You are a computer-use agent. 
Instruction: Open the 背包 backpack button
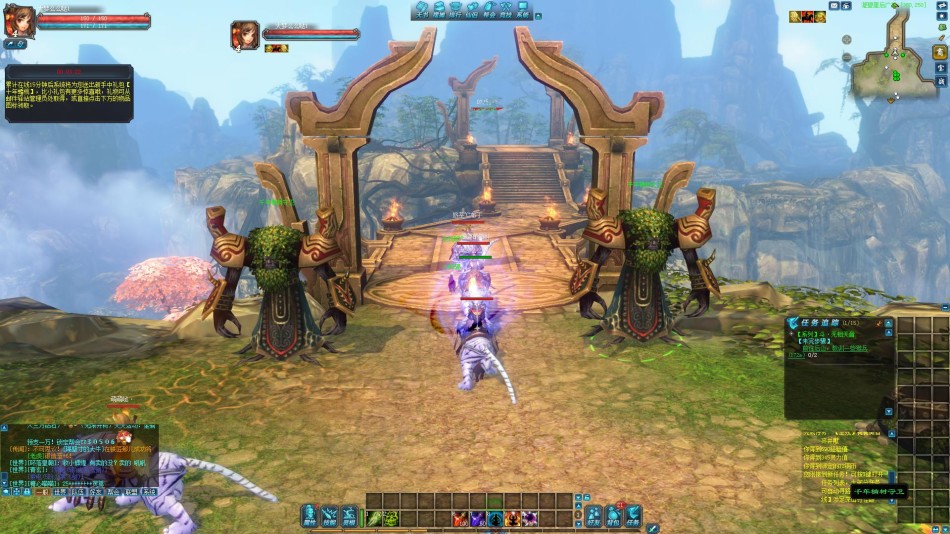click(x=613, y=515)
